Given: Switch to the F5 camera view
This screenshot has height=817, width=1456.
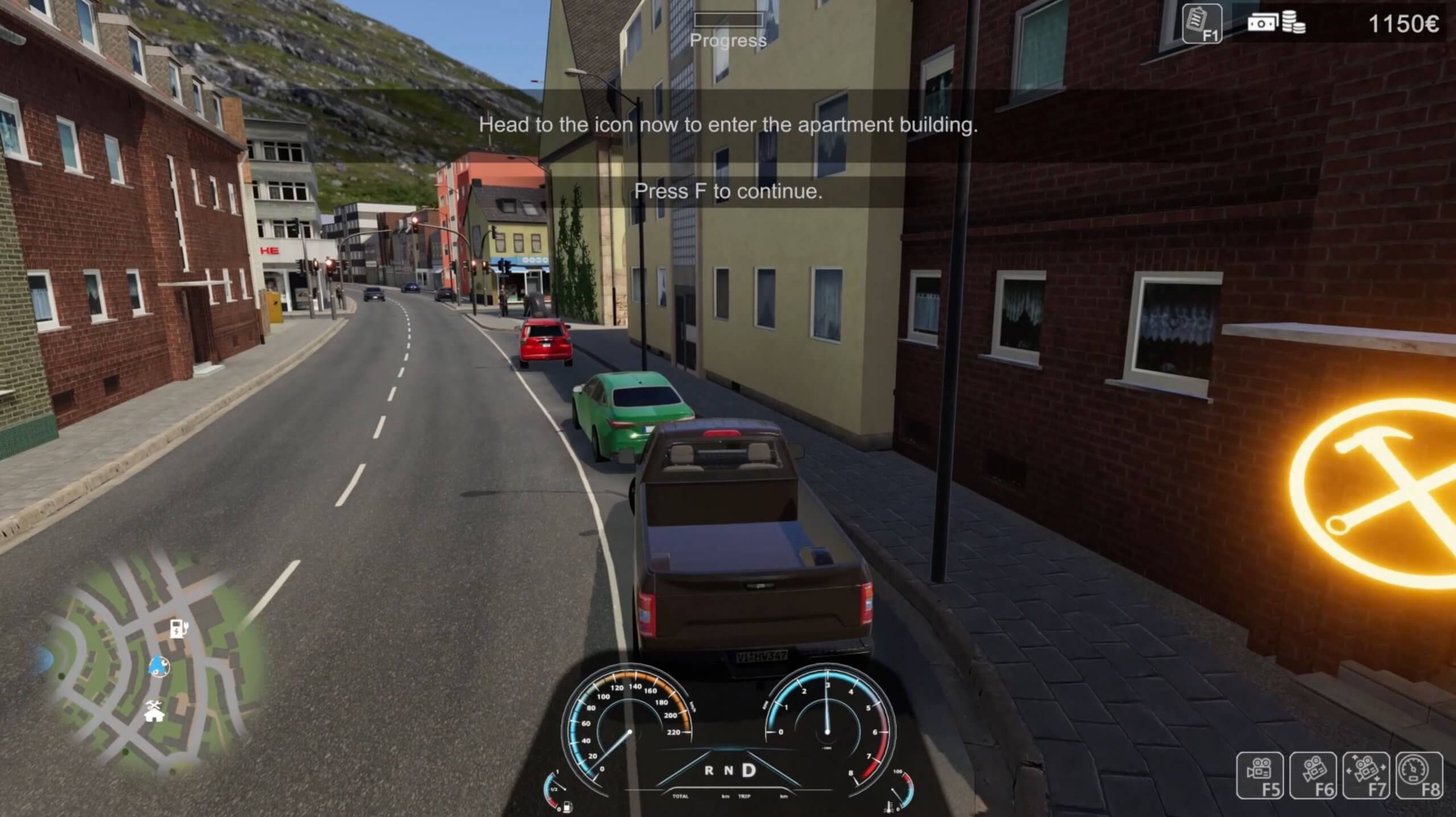Looking at the screenshot, I should click(x=1259, y=775).
